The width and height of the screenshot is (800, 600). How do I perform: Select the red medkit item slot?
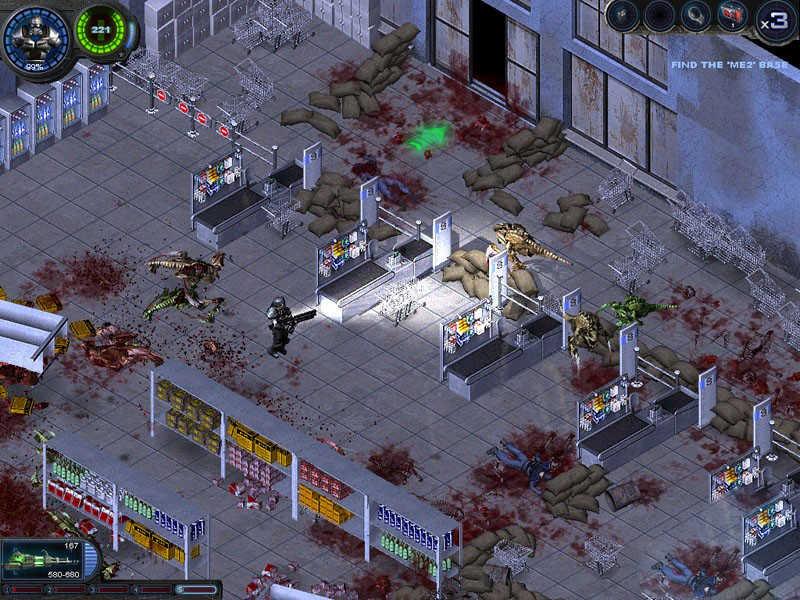pyautogui.click(x=732, y=16)
